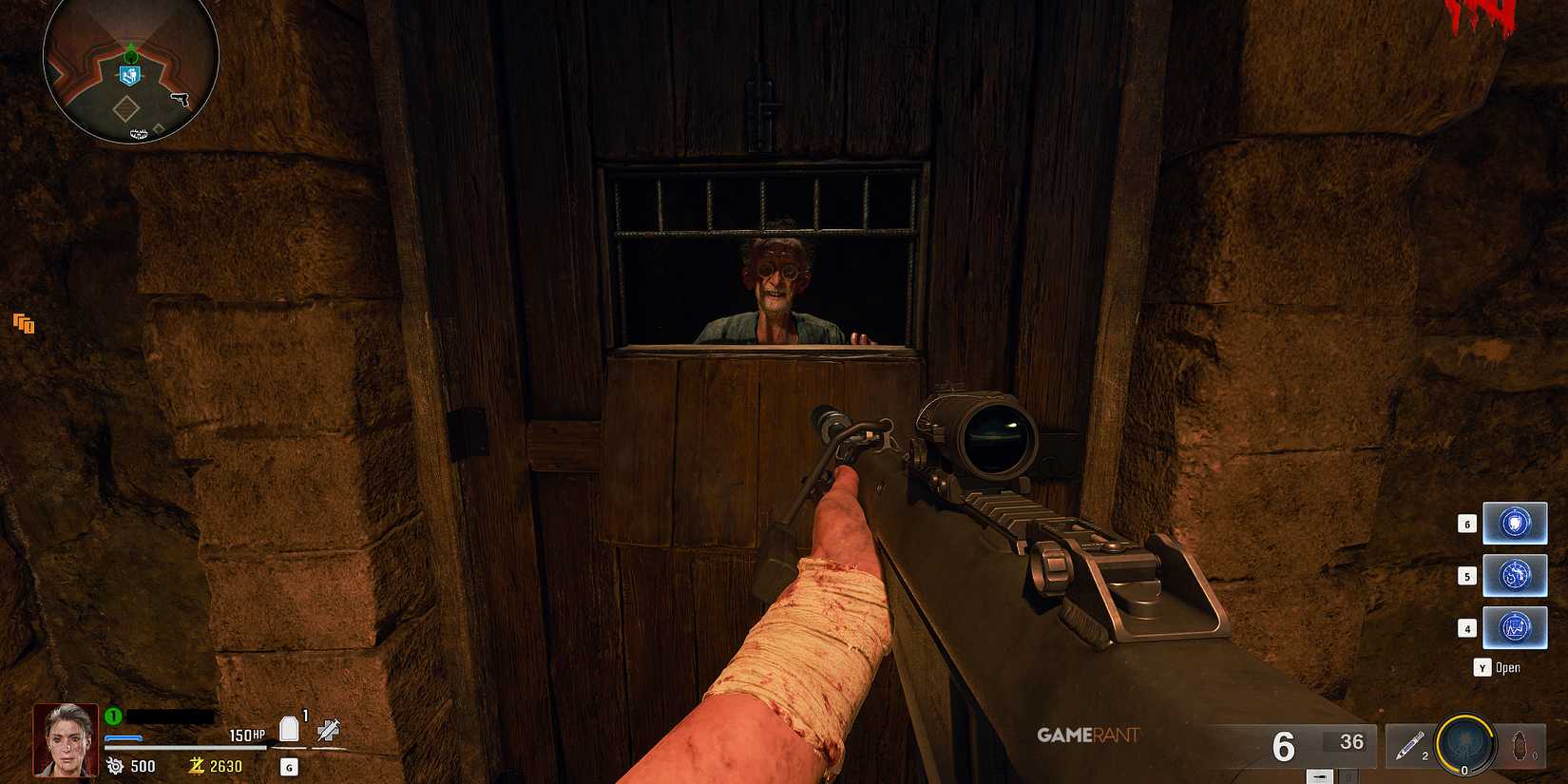Screen dimensions: 1568x784
Task: Select the stim syringe icon by the health bar
Action: pyautogui.click(x=330, y=732)
